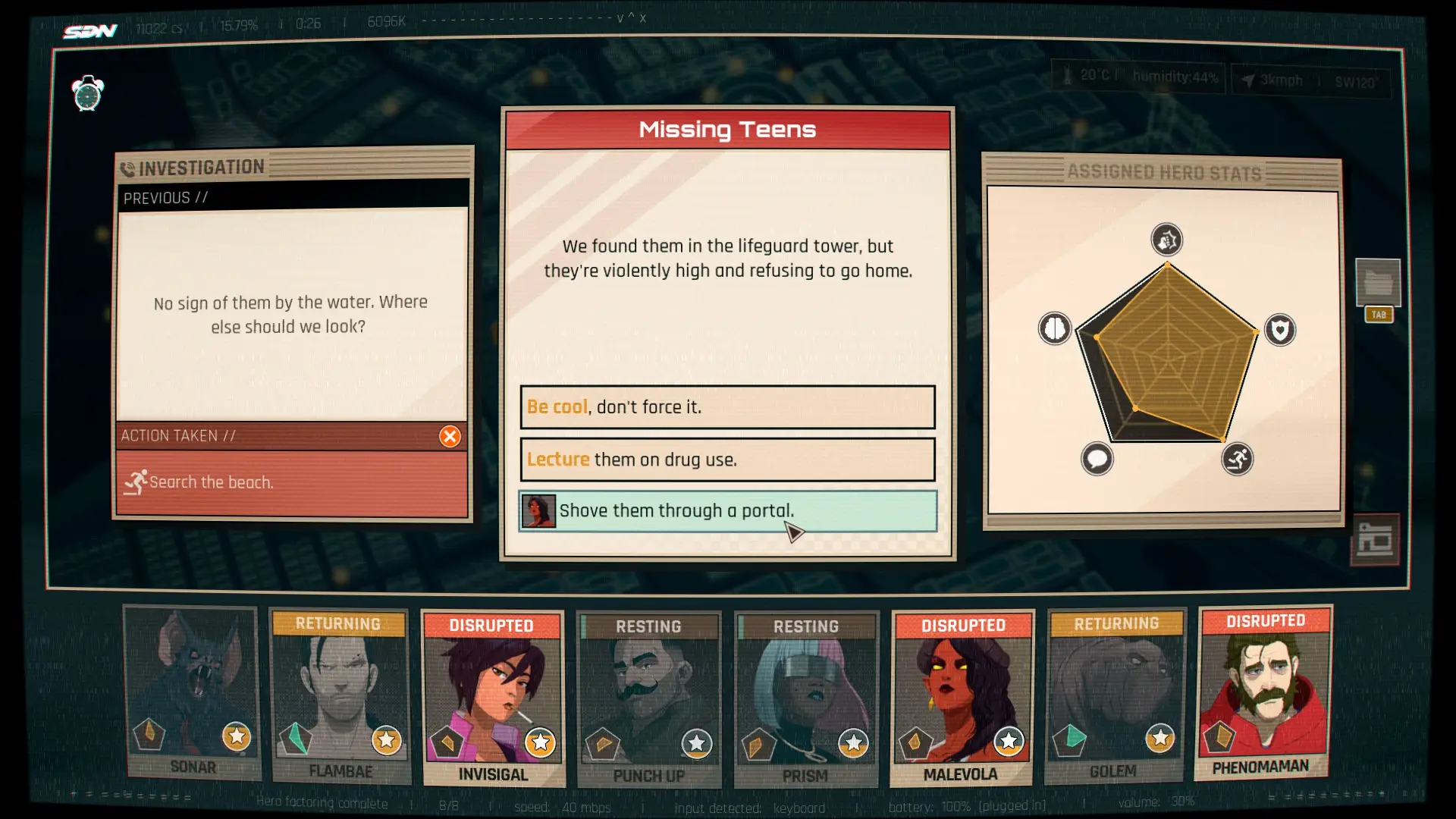The height and width of the screenshot is (819, 1456).
Task: Click the shield stat icon
Action: coord(1280,330)
